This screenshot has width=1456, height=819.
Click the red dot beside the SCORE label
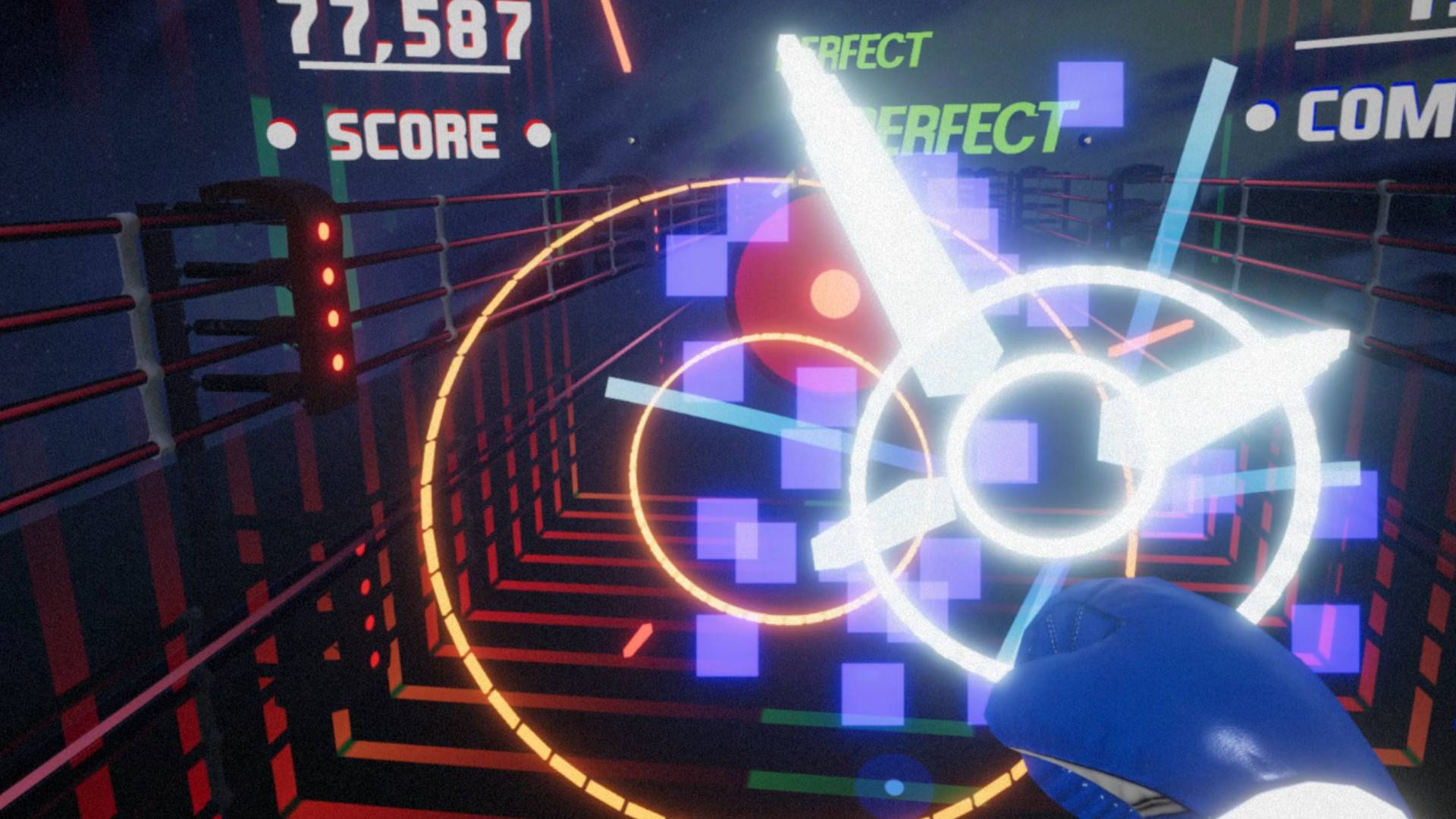pyautogui.click(x=282, y=133)
